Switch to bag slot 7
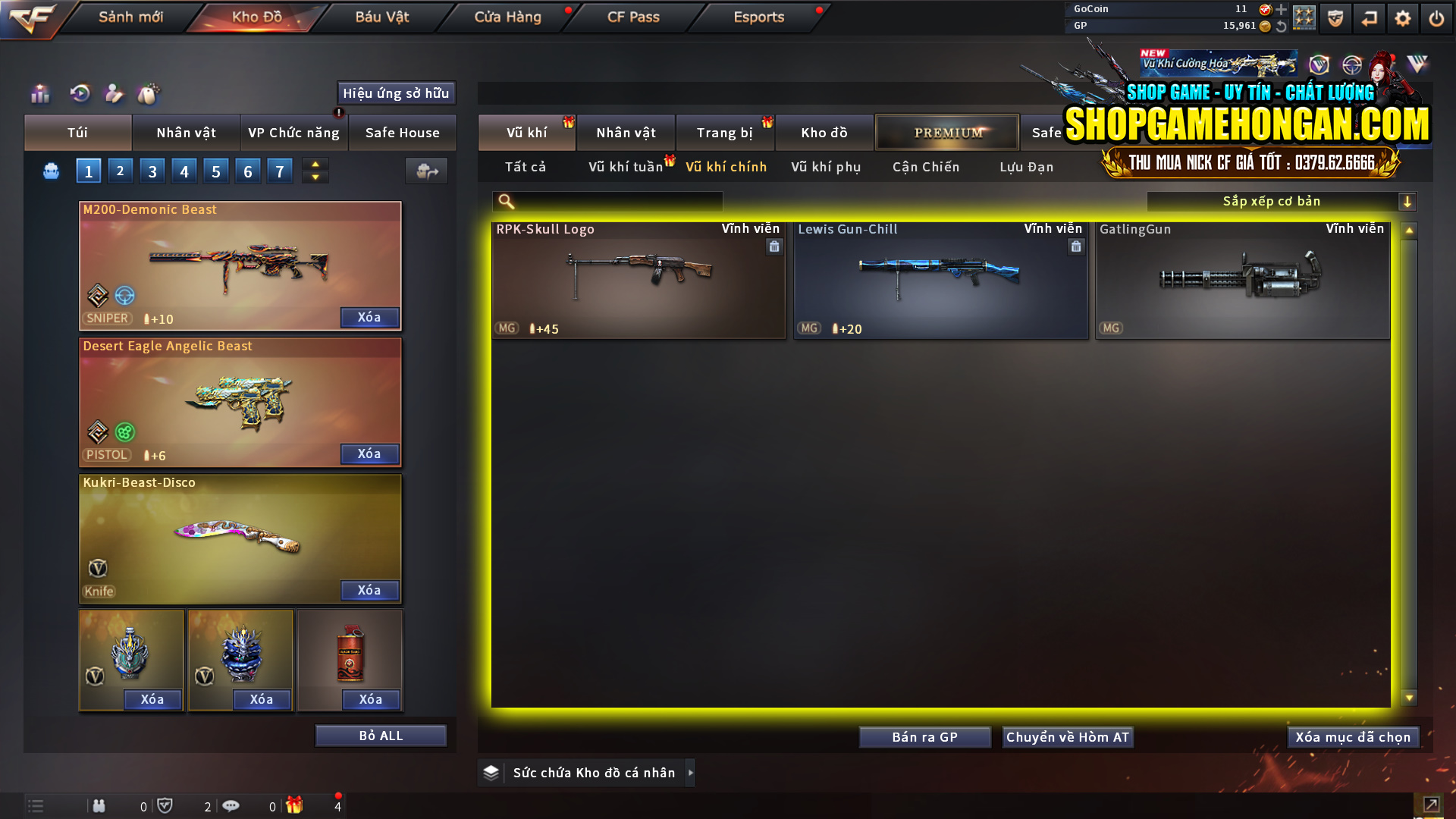 click(280, 170)
